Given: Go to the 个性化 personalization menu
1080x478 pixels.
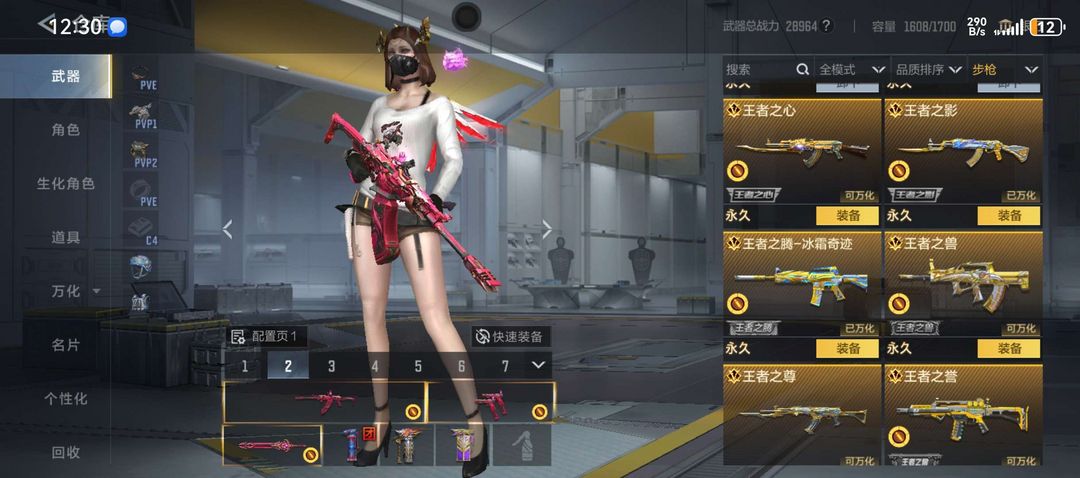Looking at the screenshot, I should click(x=66, y=399).
